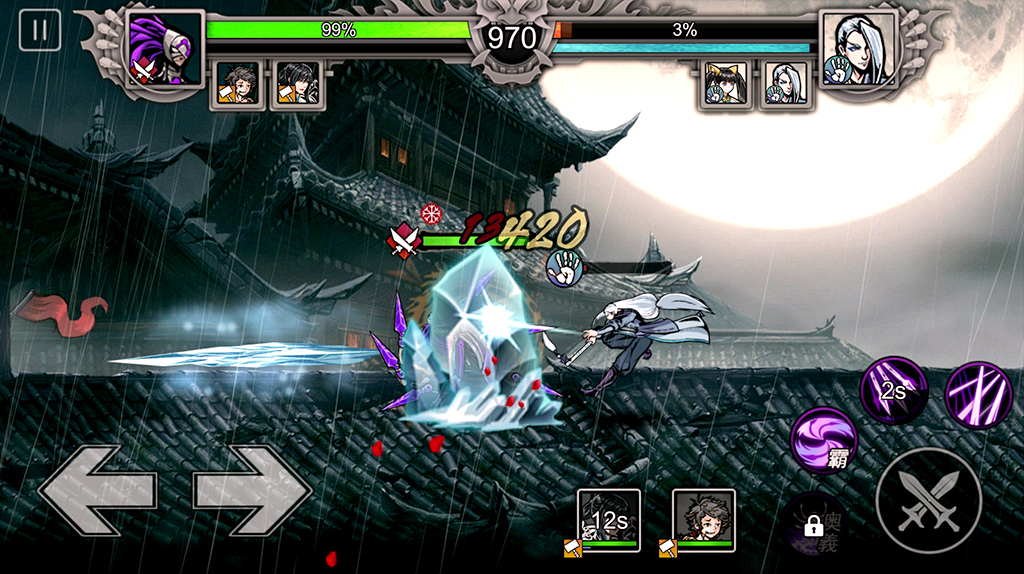Tap the locked ultimate skill

click(815, 522)
